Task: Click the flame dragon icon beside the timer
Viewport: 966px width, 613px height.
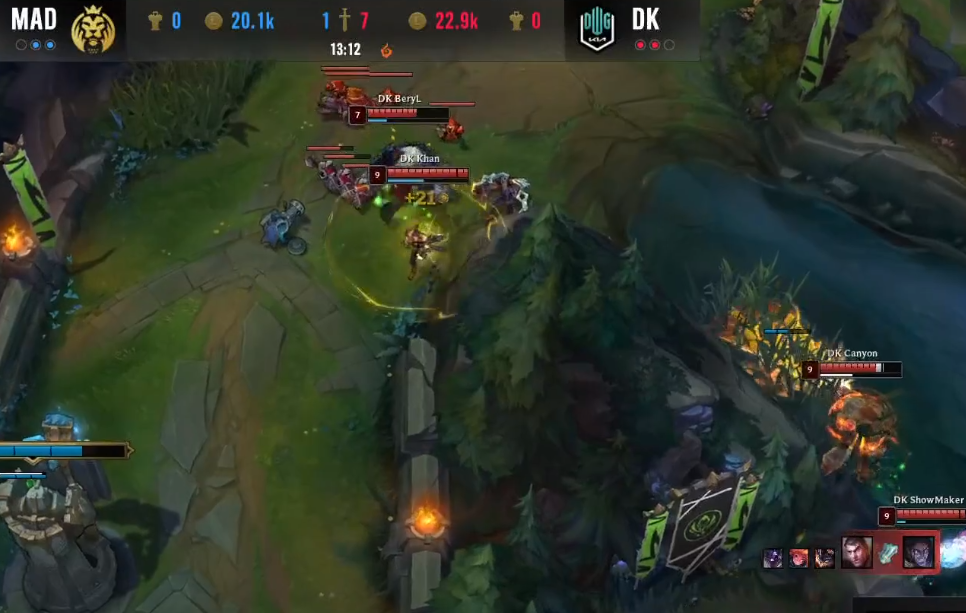Action: click(x=386, y=49)
